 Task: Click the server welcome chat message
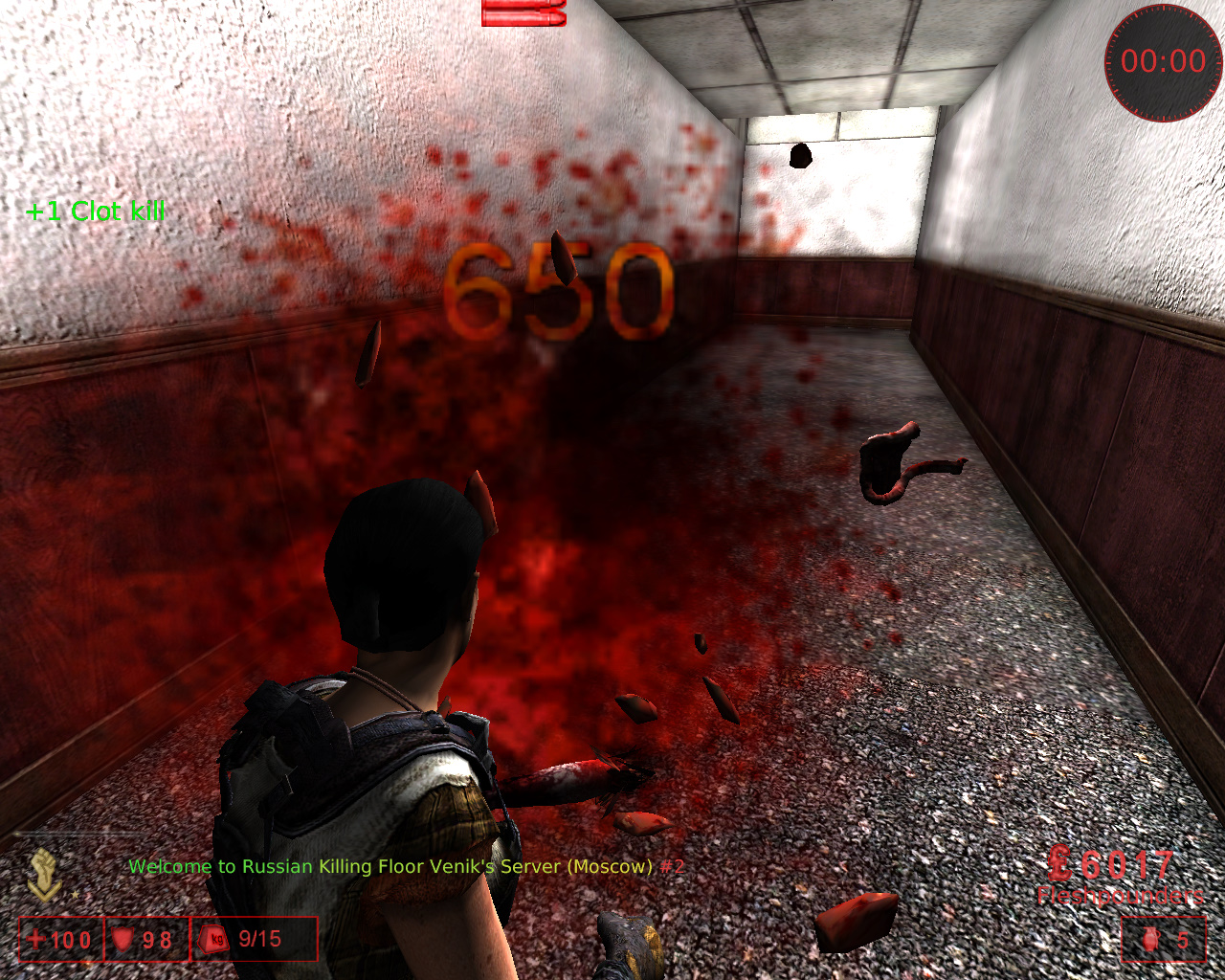pos(407,867)
